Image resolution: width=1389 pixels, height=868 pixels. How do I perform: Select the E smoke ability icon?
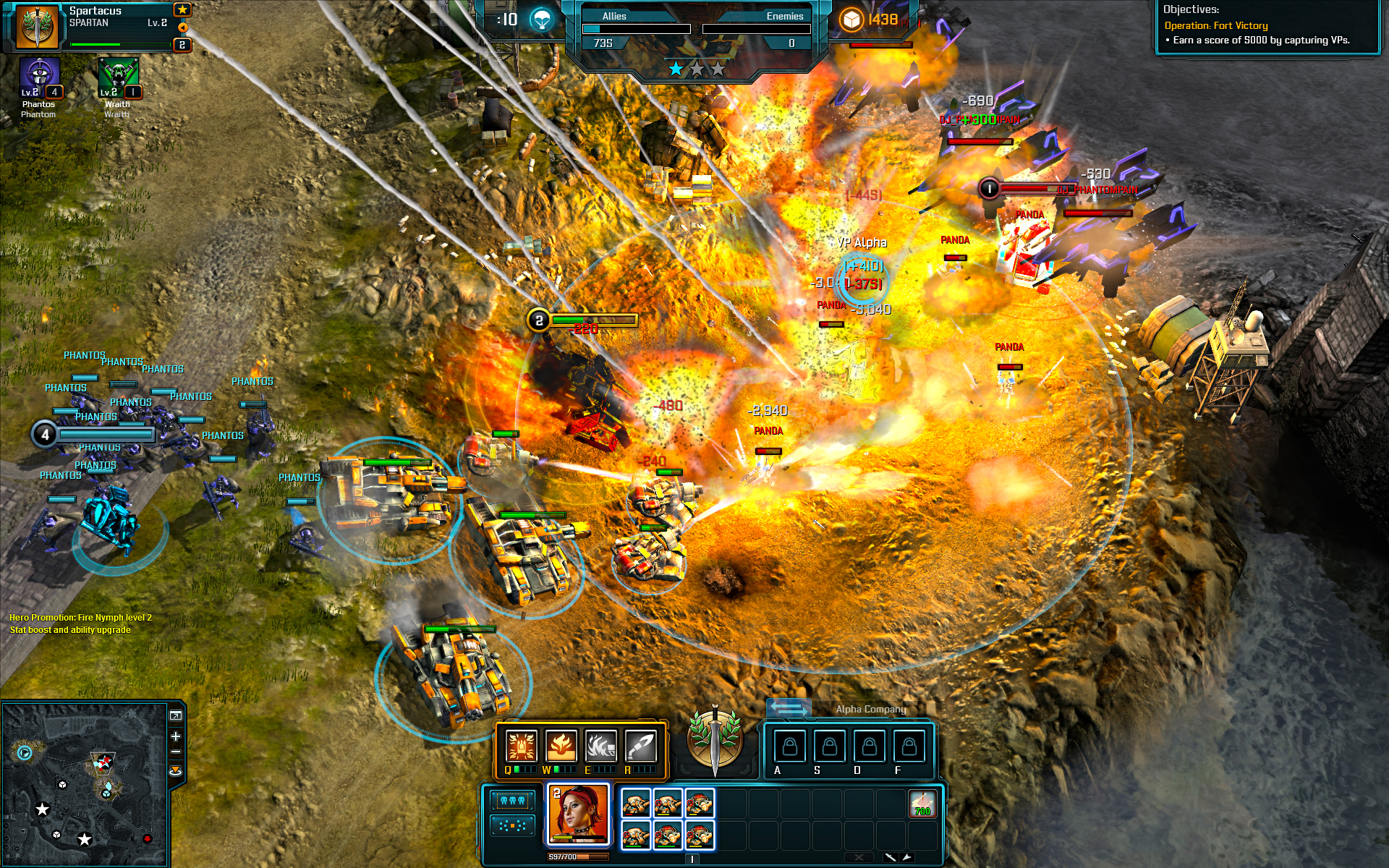click(600, 746)
